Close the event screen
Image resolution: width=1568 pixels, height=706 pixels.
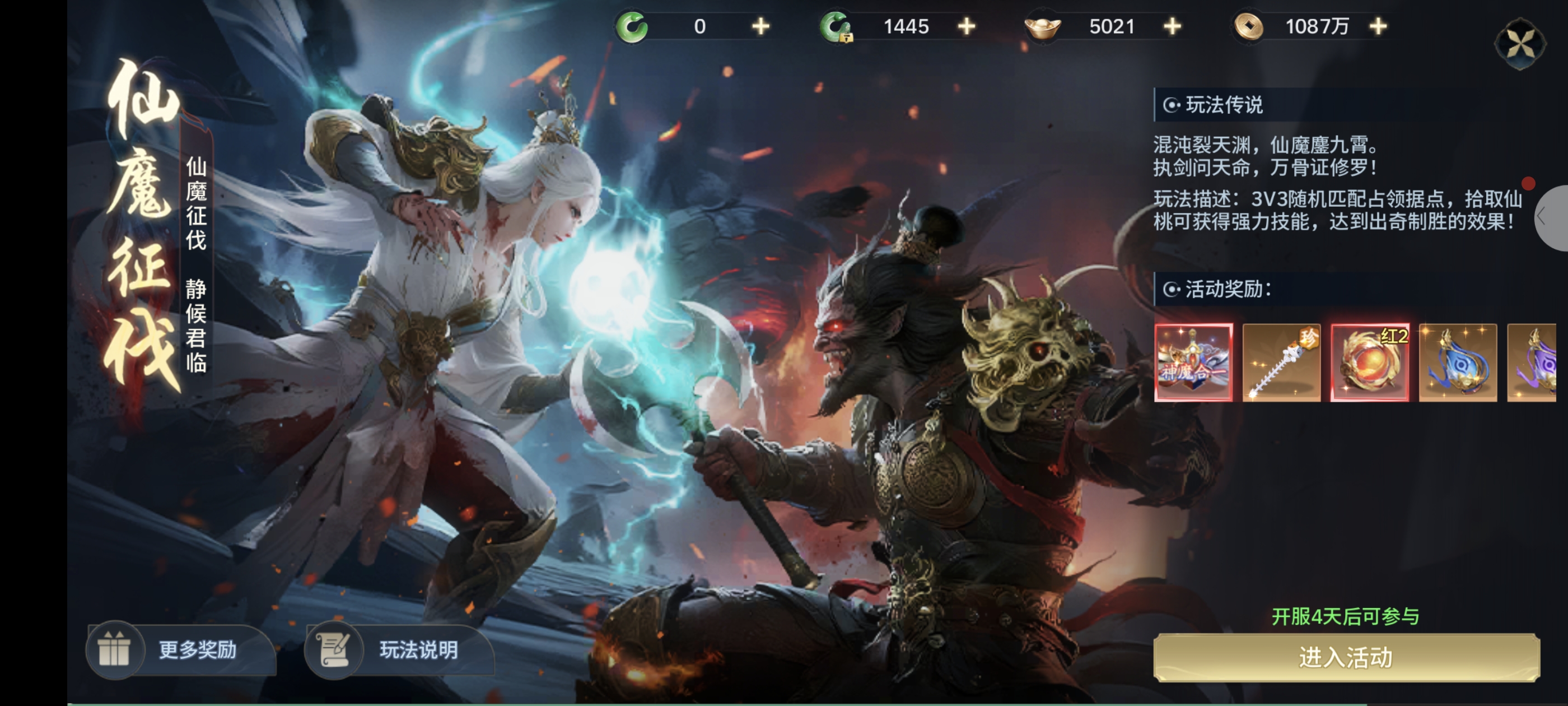tap(1520, 44)
